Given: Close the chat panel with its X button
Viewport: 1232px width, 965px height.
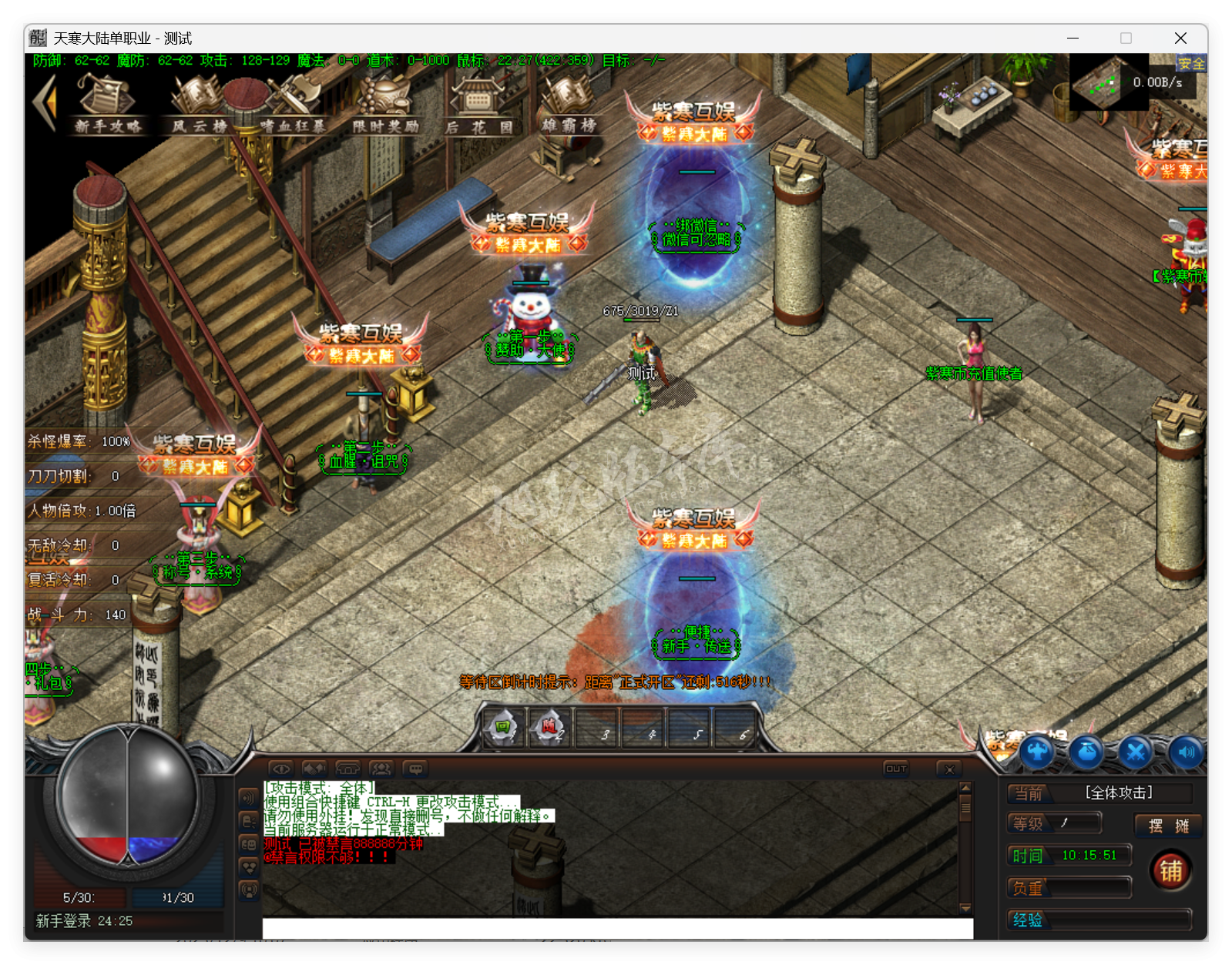Looking at the screenshot, I should pyautogui.click(x=949, y=769).
